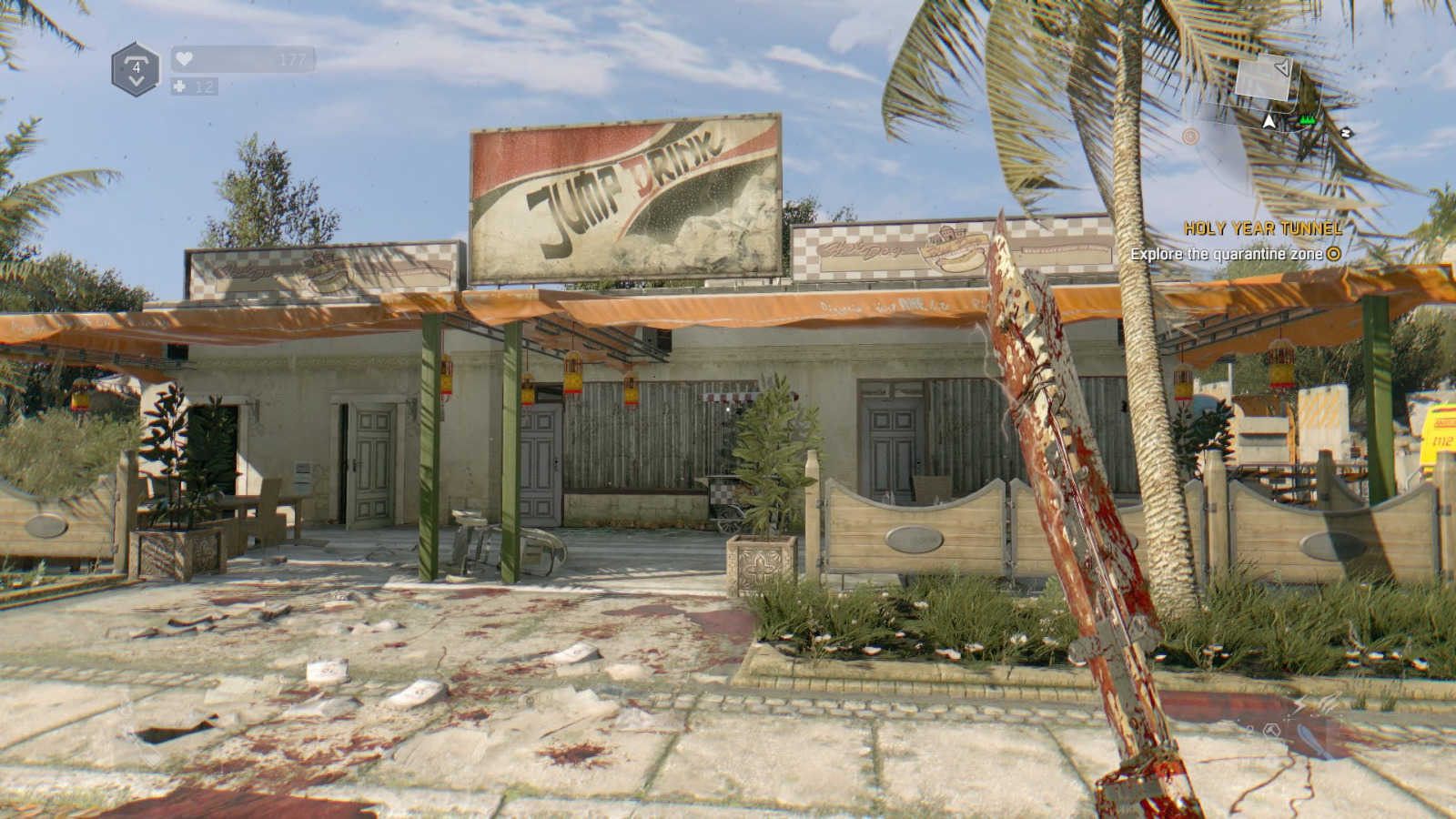Viewport: 1456px width, 819px height.
Task: Expand the chevron under the level badge
Action: [x=137, y=82]
